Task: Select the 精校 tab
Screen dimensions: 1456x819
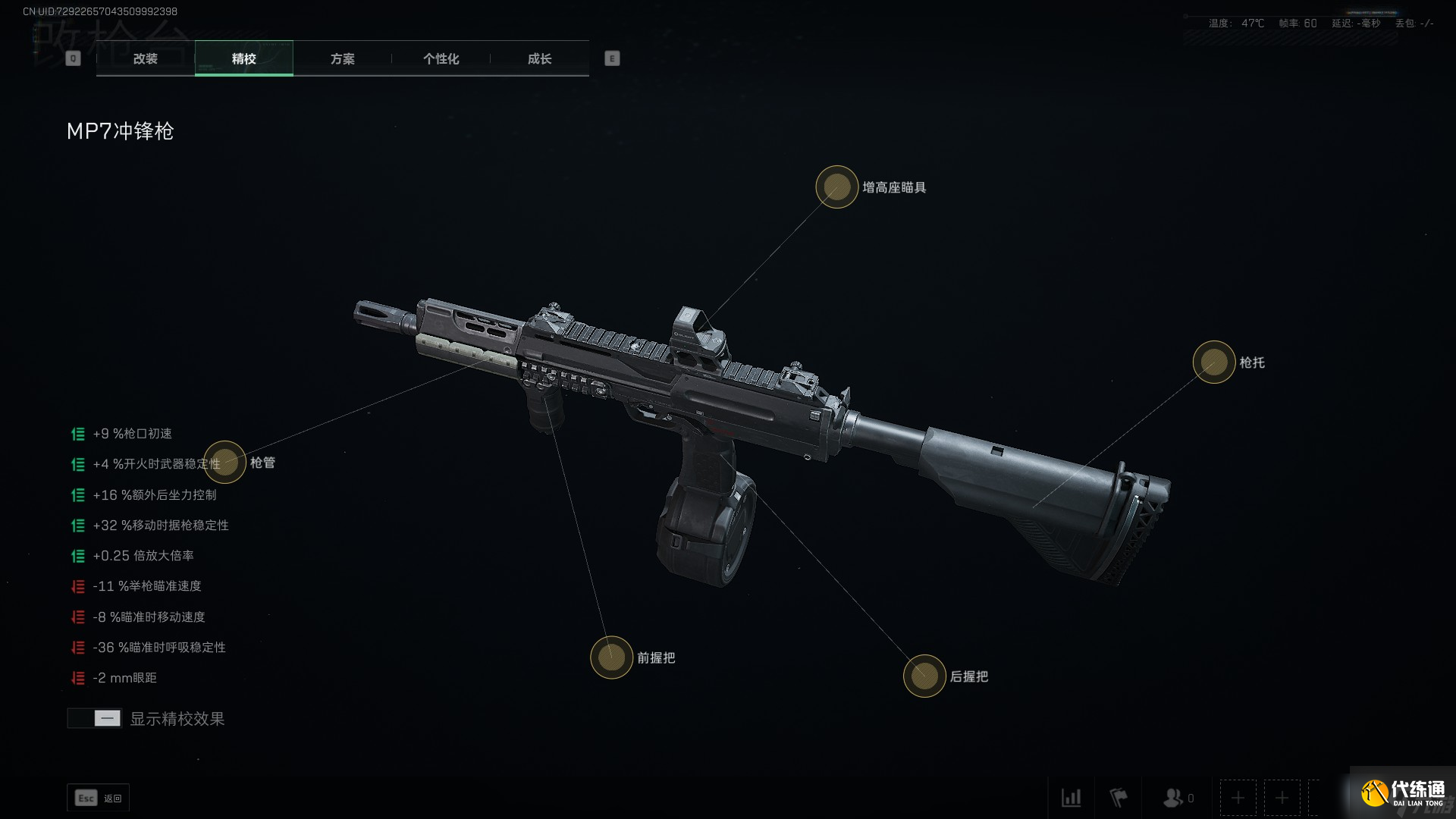Action: [243, 58]
